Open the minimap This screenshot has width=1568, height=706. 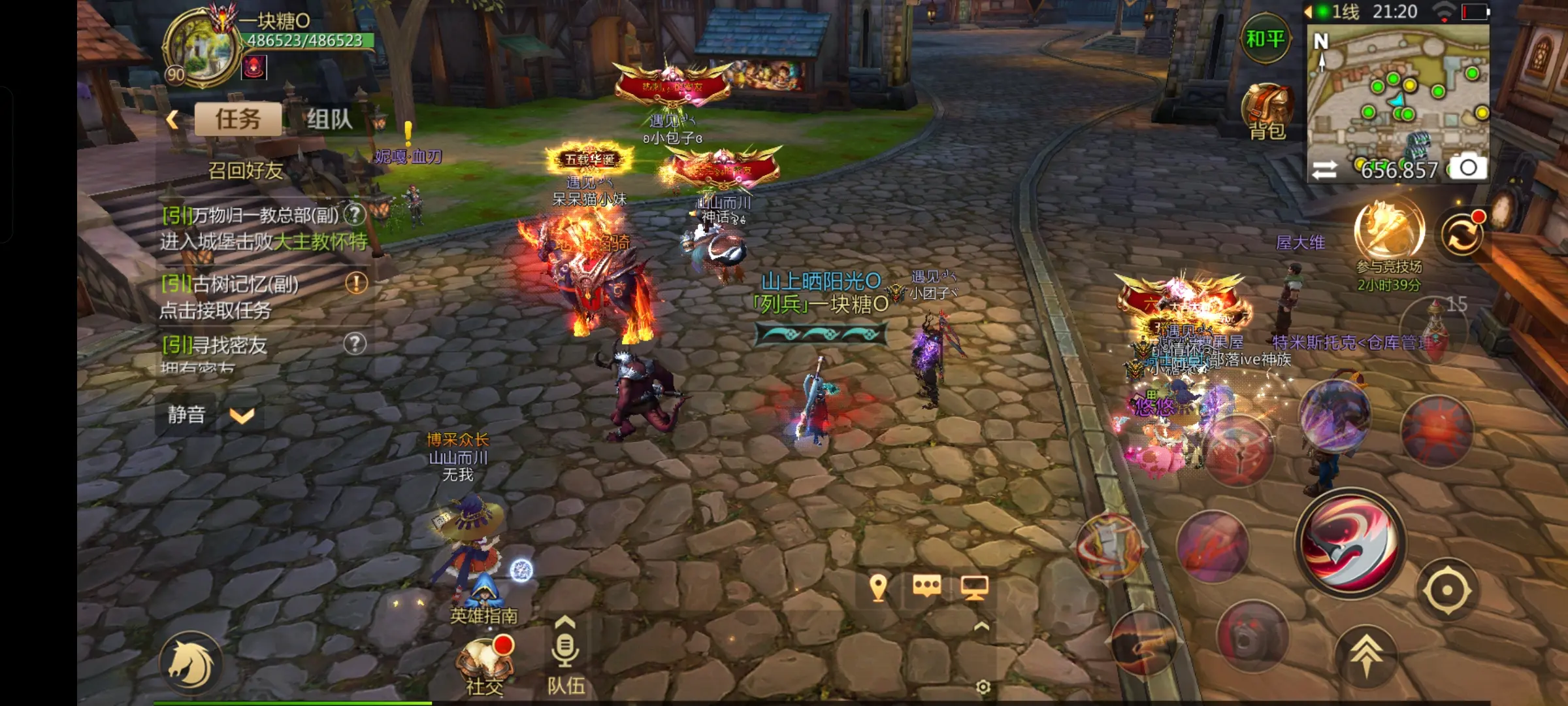(1398, 92)
